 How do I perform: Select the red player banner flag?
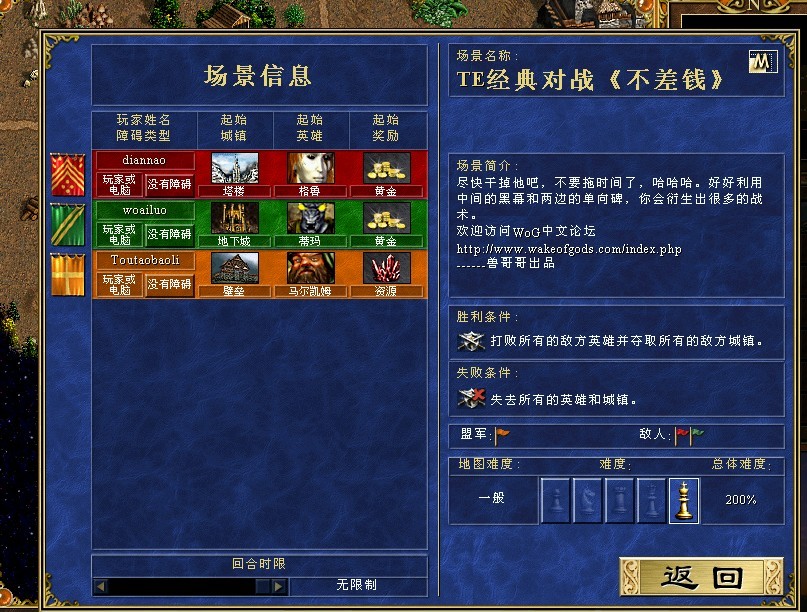tap(68, 175)
